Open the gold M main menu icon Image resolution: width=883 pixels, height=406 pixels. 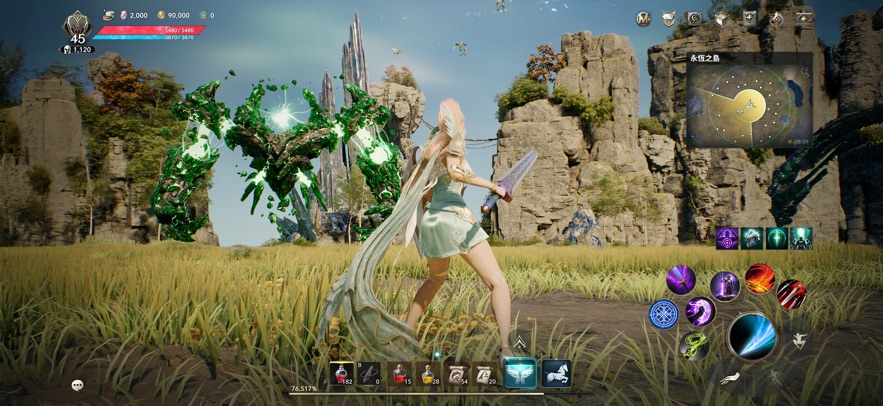[x=644, y=18]
